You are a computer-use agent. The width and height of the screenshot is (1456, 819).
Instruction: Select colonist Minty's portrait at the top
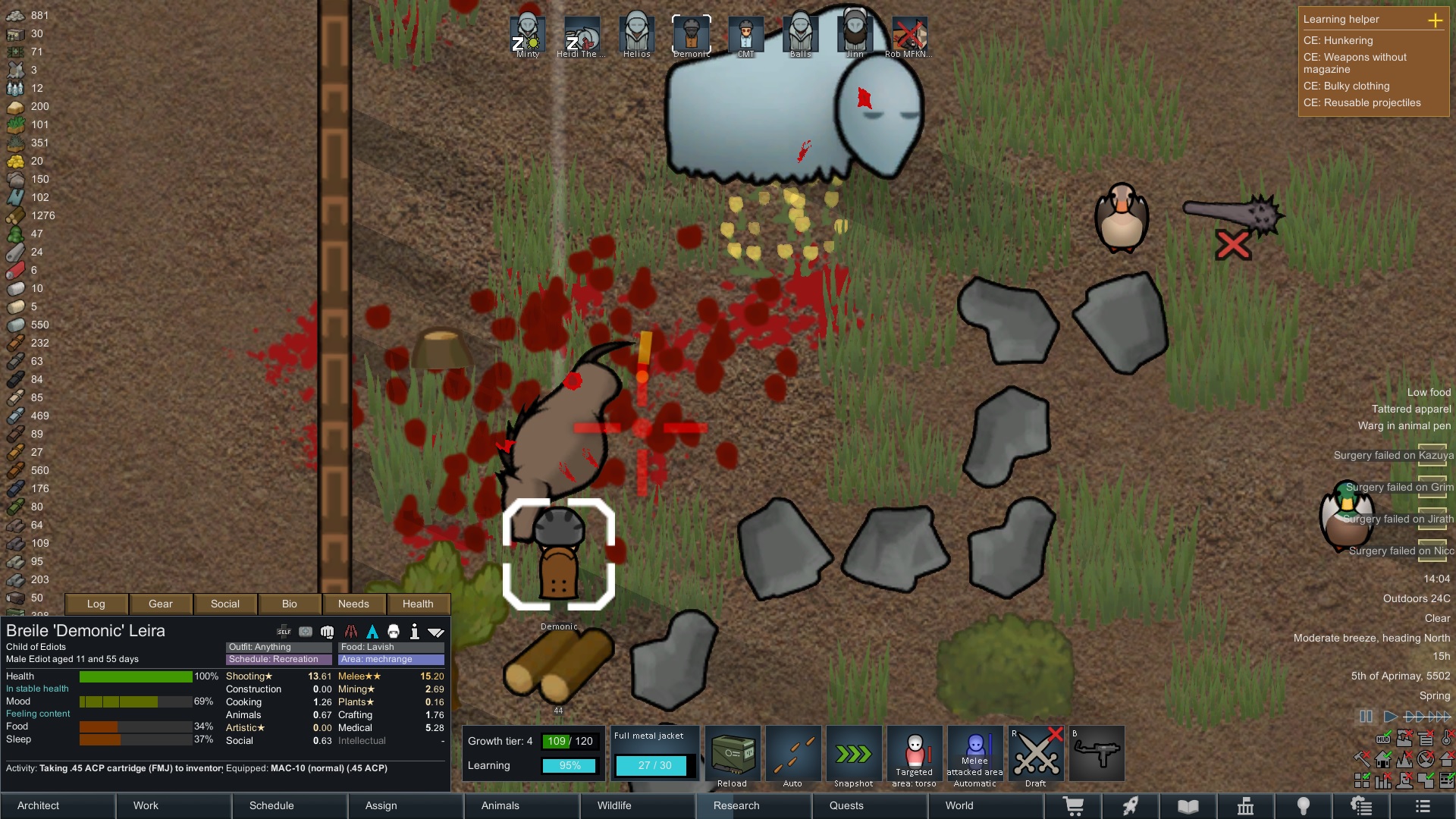[x=527, y=32]
